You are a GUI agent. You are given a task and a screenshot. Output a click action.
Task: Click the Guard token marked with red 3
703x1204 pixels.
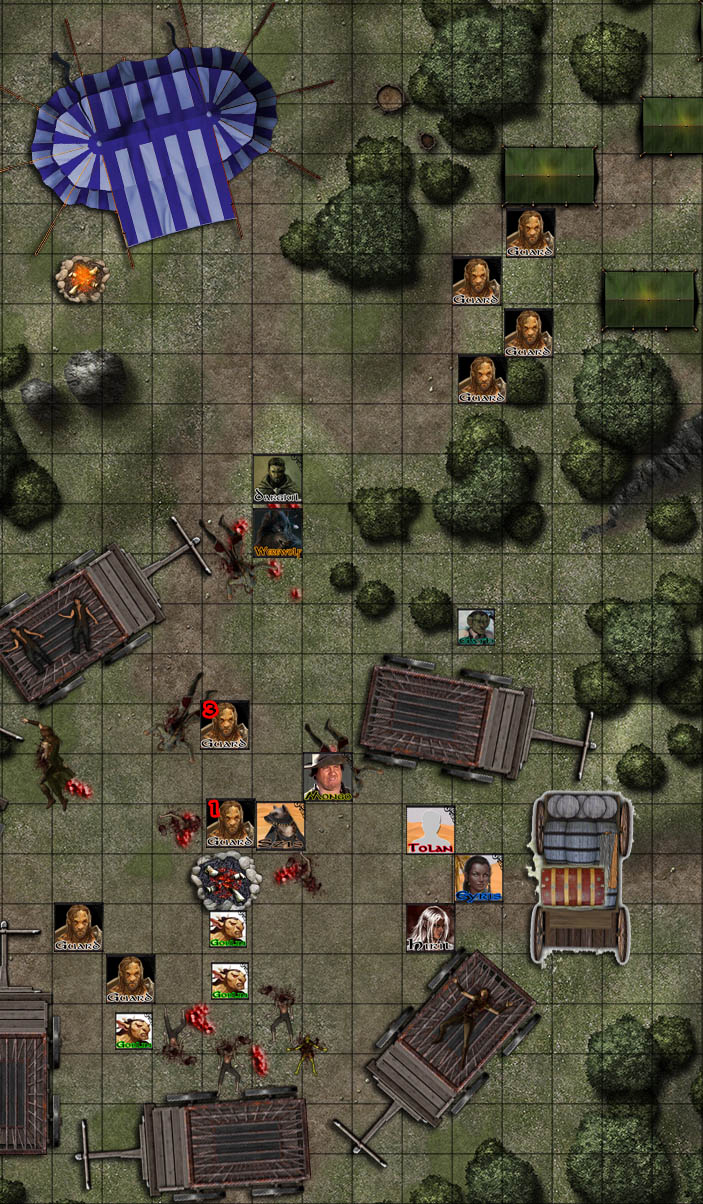[x=225, y=725]
